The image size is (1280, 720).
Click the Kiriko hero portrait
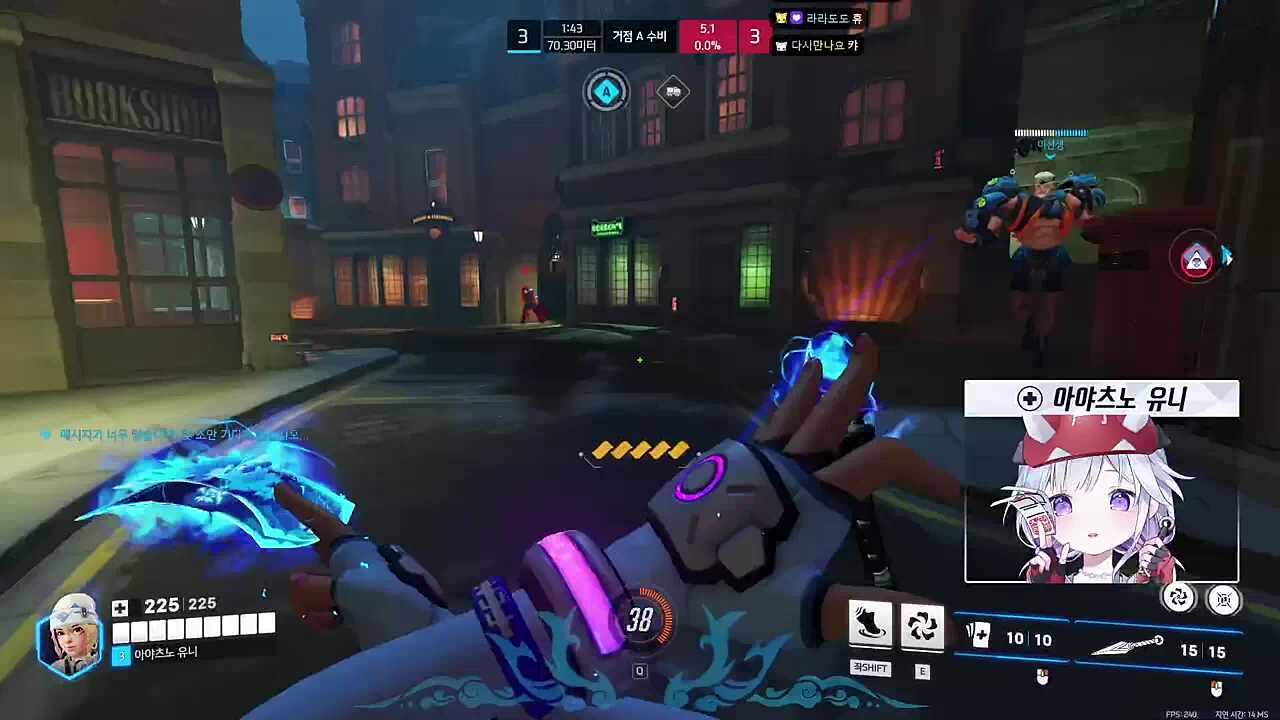pos(70,633)
